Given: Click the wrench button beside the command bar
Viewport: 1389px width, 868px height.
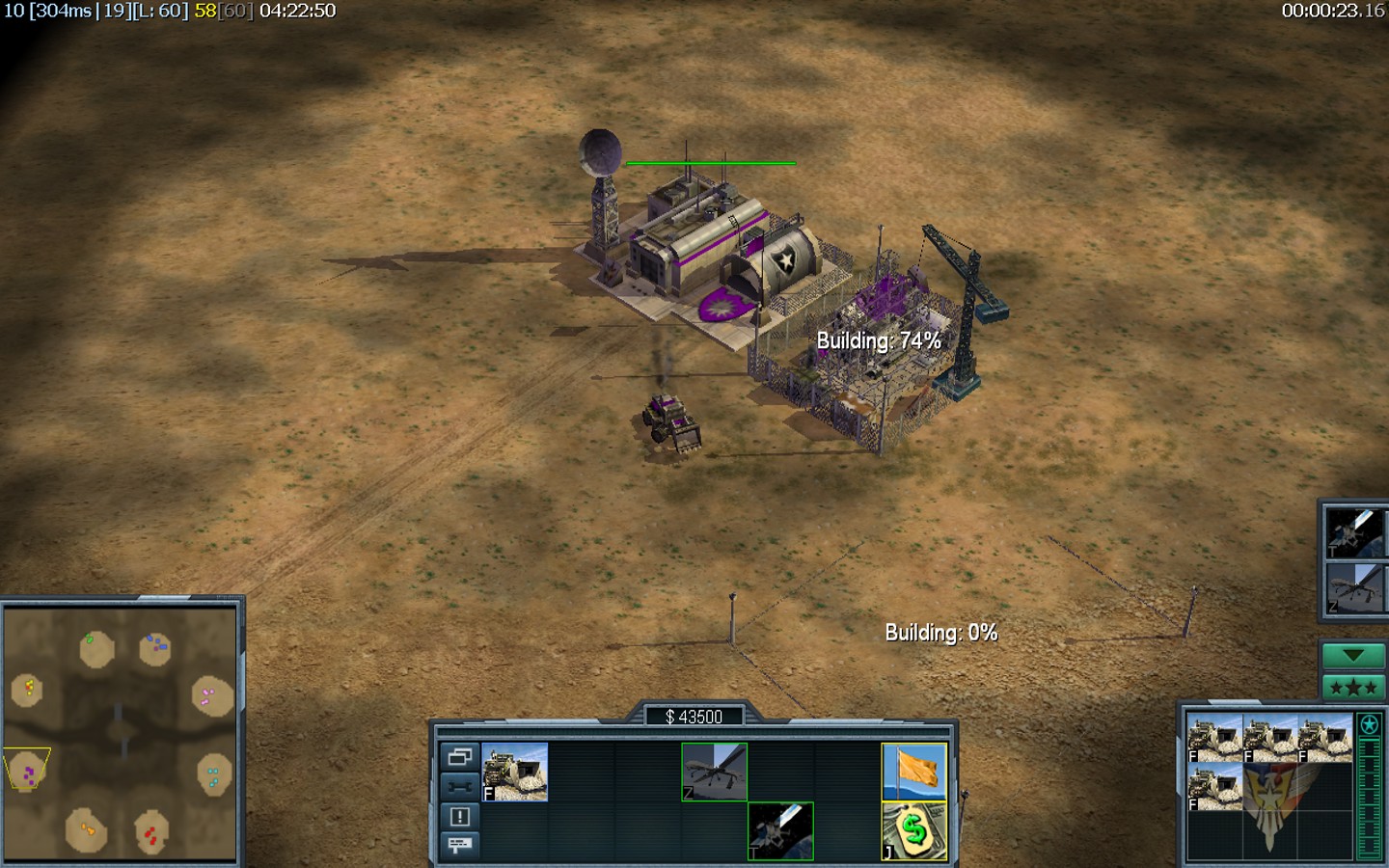Looking at the screenshot, I should click(459, 786).
